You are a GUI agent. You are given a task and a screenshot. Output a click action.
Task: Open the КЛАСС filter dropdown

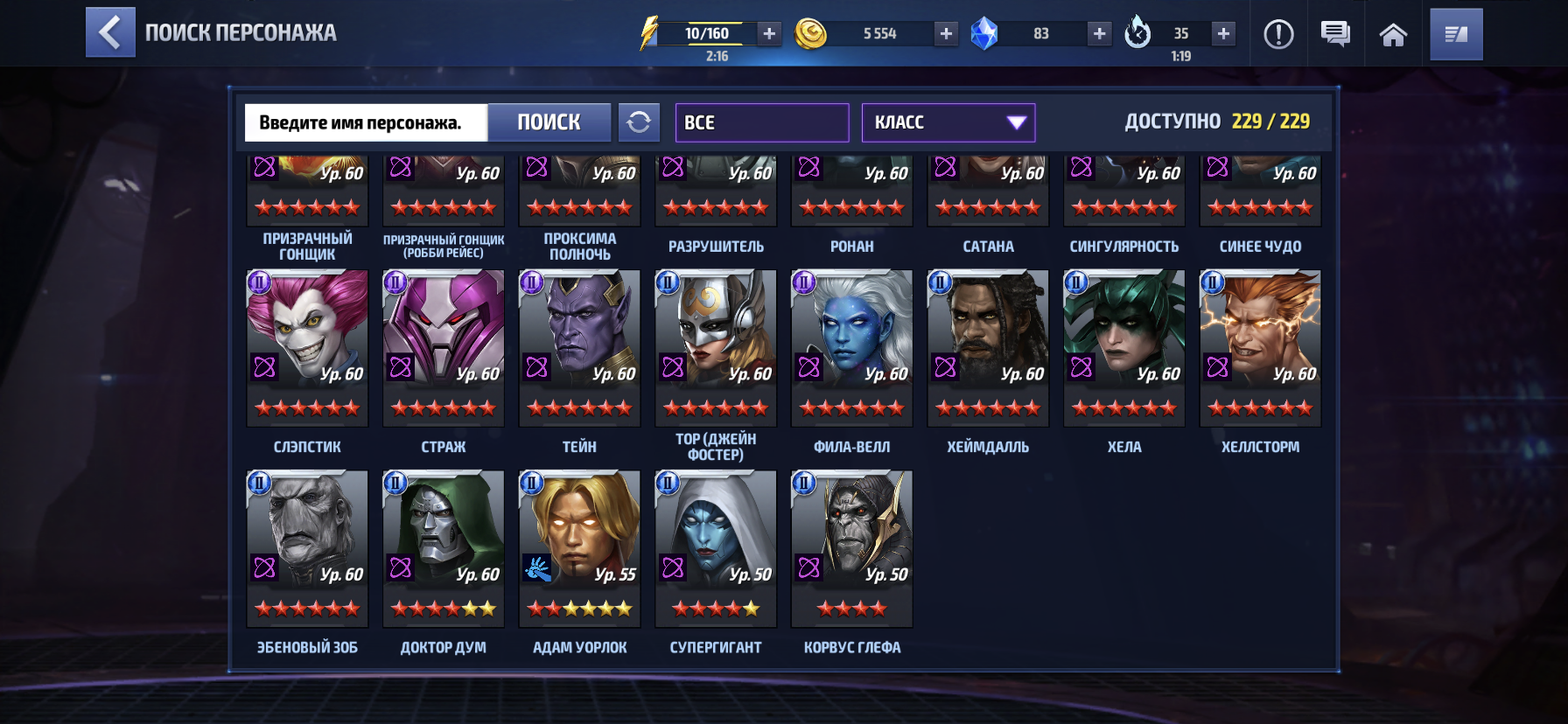(948, 122)
